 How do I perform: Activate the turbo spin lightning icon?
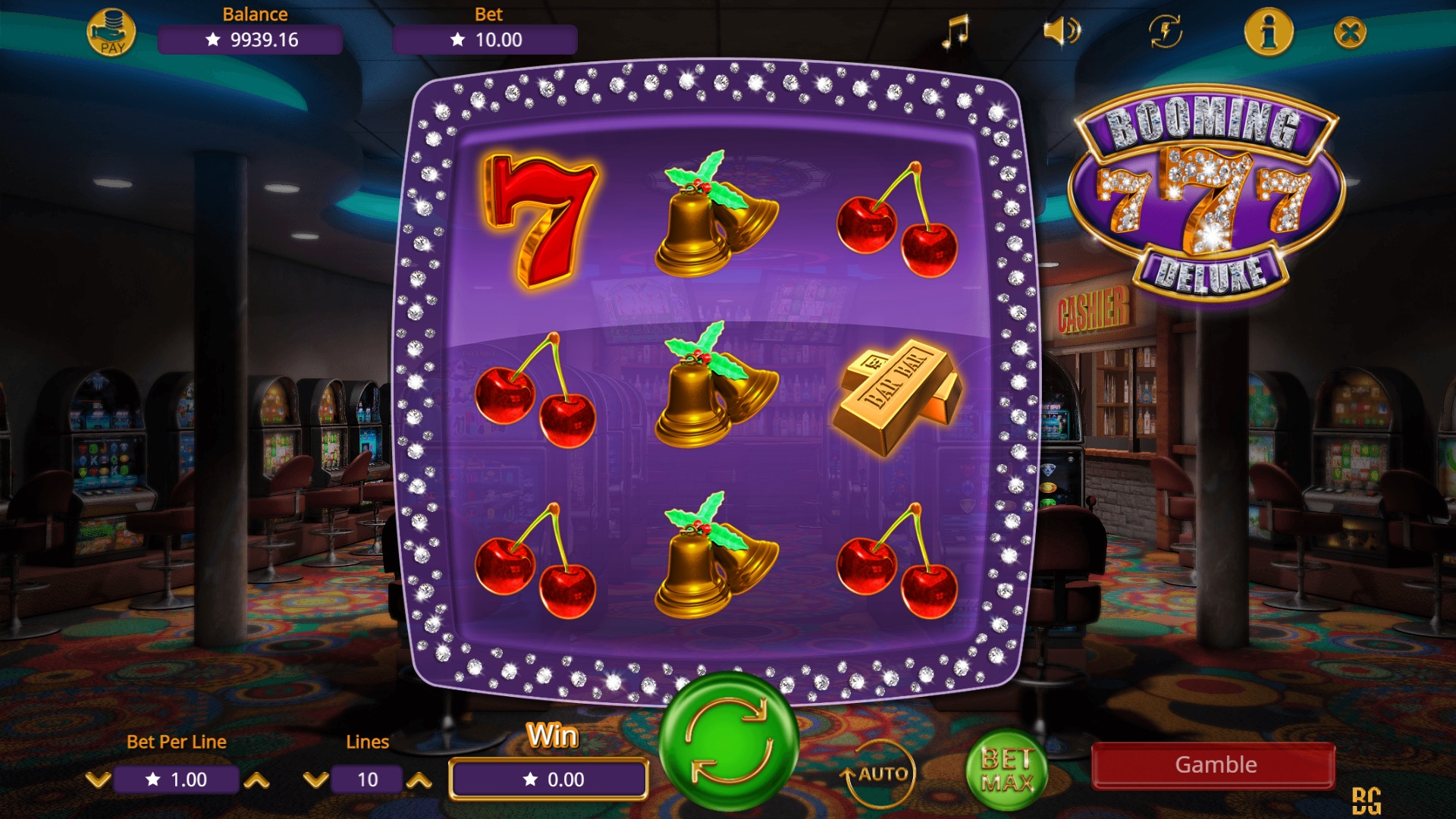[x=1166, y=32]
